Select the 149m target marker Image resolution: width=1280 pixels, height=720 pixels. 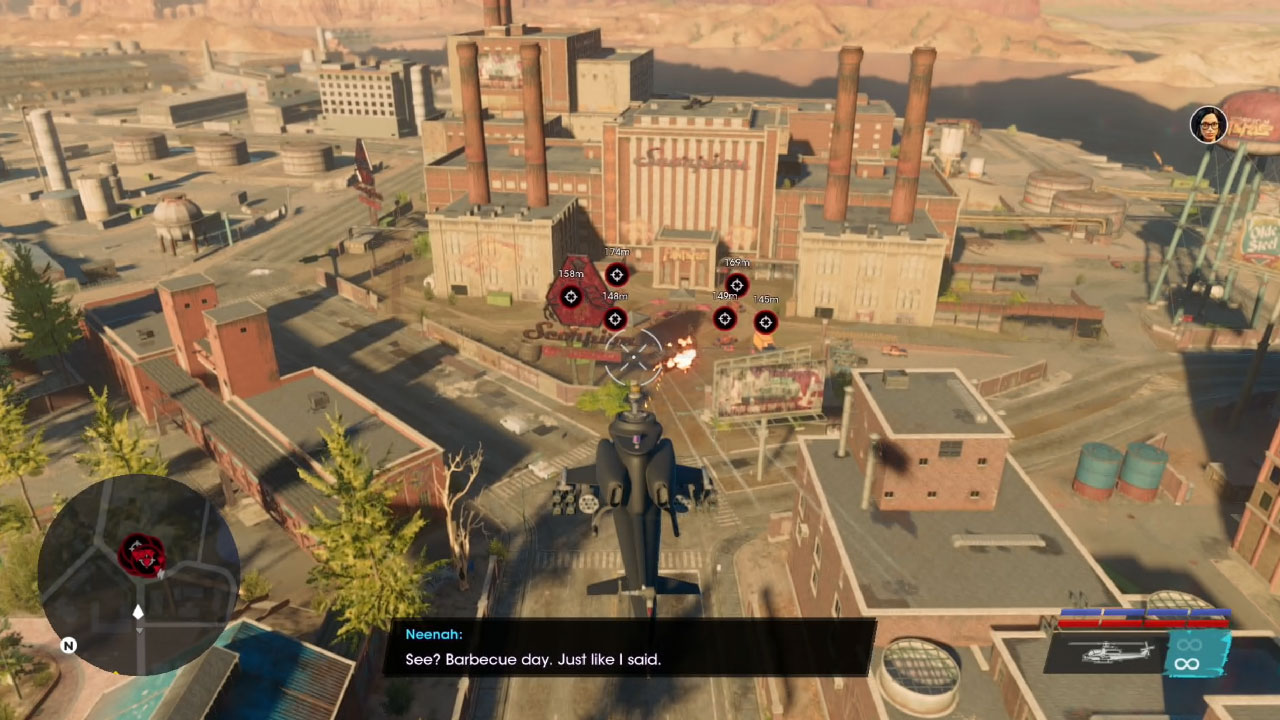pos(724,319)
